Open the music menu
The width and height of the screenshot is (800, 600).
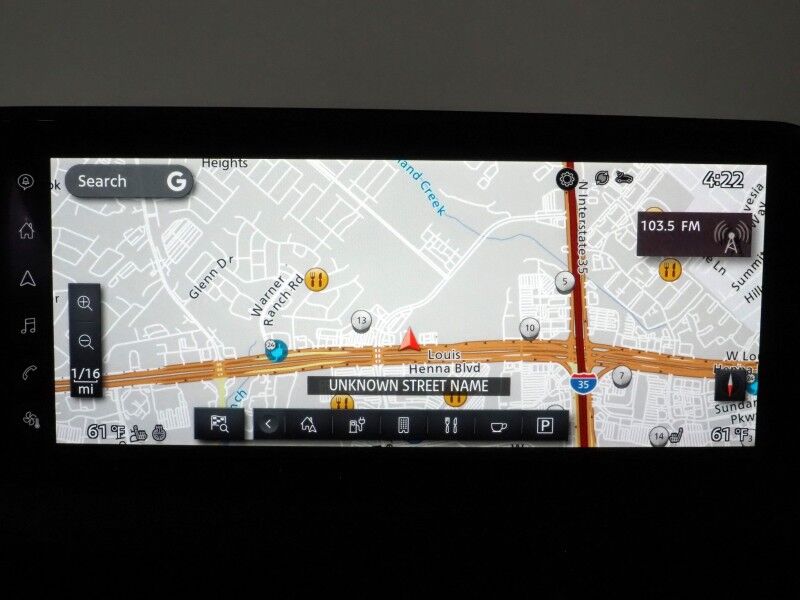[x=27, y=325]
